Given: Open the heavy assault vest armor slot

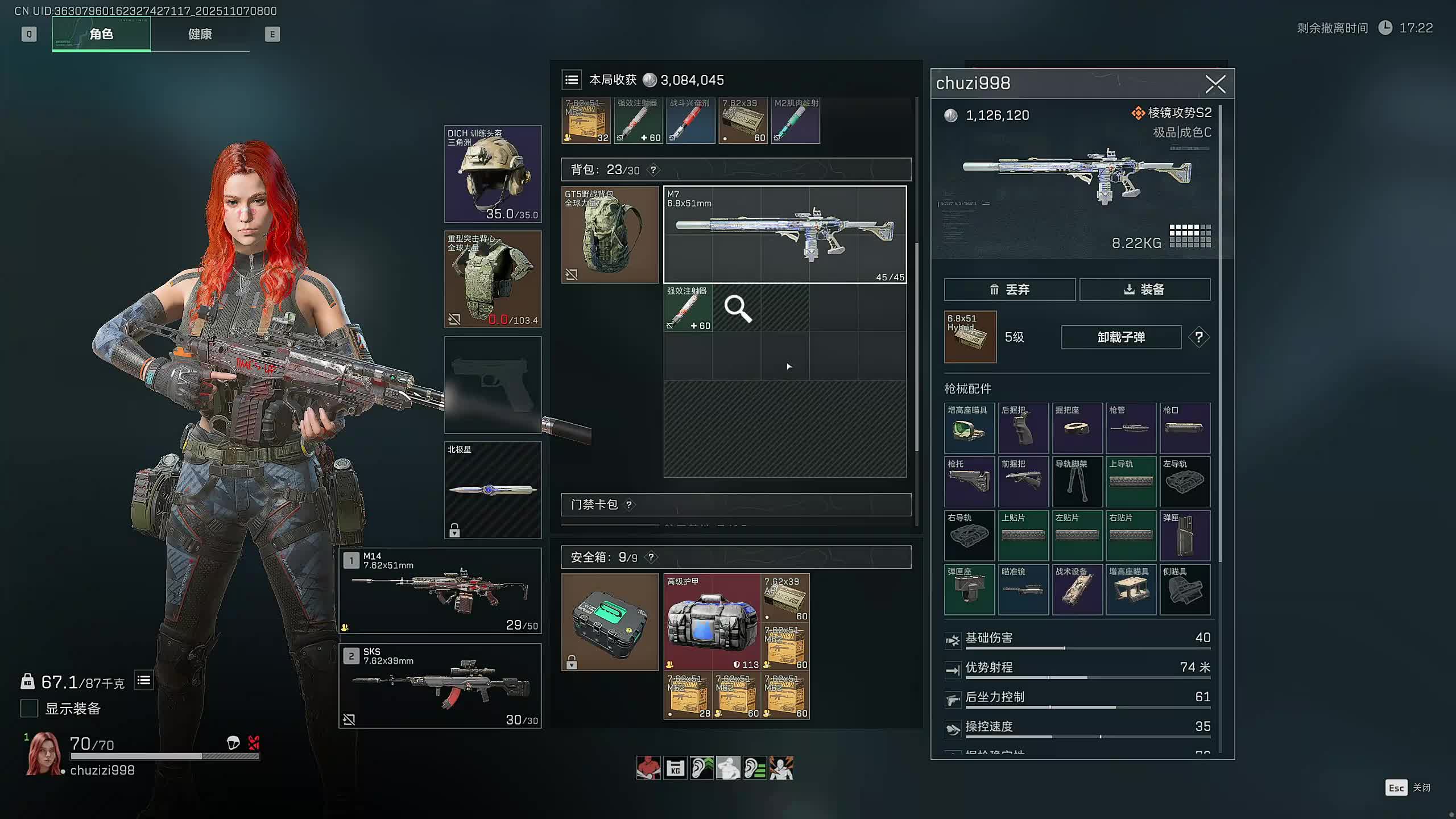Looking at the screenshot, I should tap(493, 279).
